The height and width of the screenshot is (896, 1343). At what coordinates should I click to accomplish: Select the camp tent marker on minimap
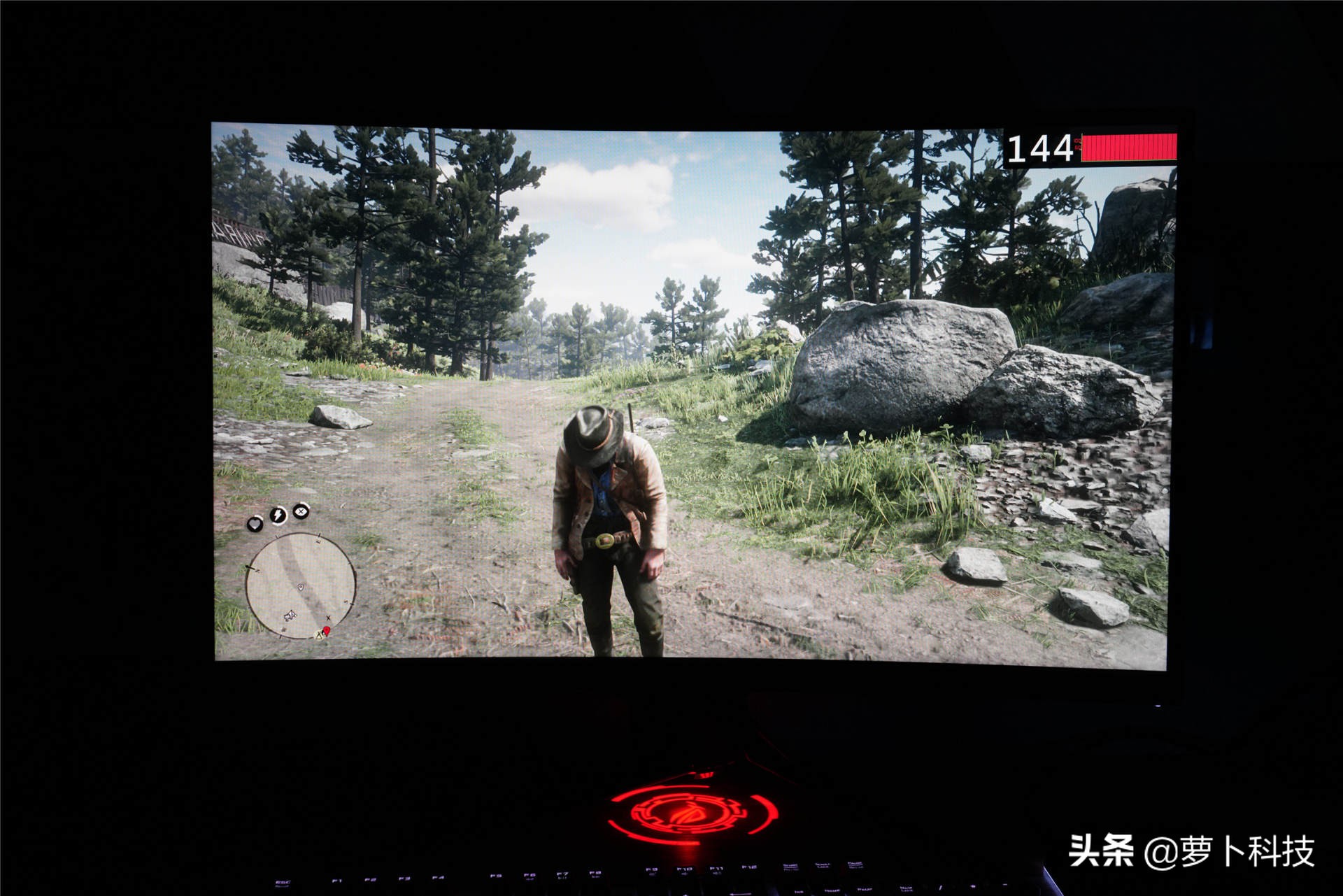pos(320,634)
